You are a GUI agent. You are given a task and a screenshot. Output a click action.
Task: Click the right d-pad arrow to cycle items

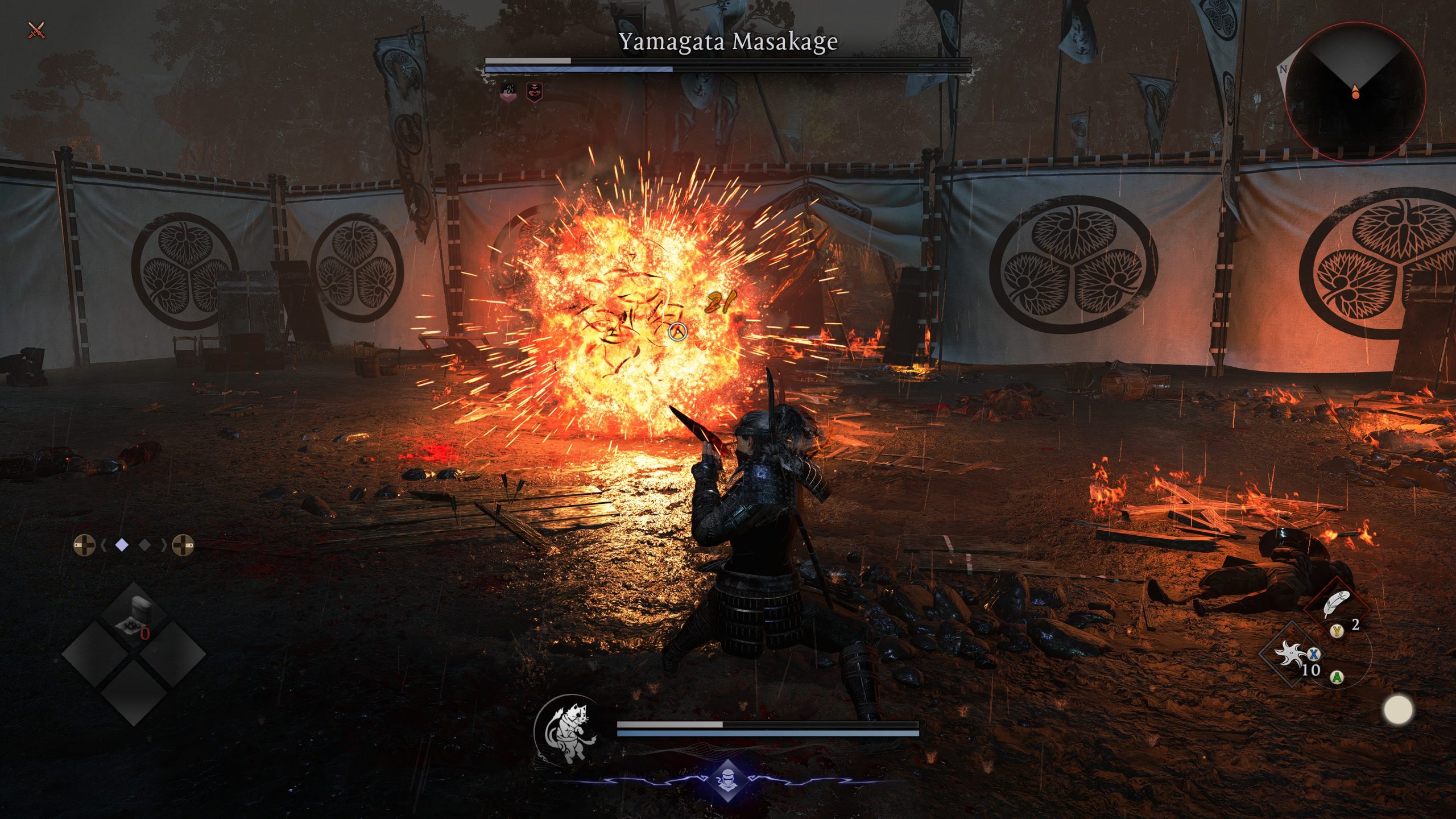[x=184, y=545]
